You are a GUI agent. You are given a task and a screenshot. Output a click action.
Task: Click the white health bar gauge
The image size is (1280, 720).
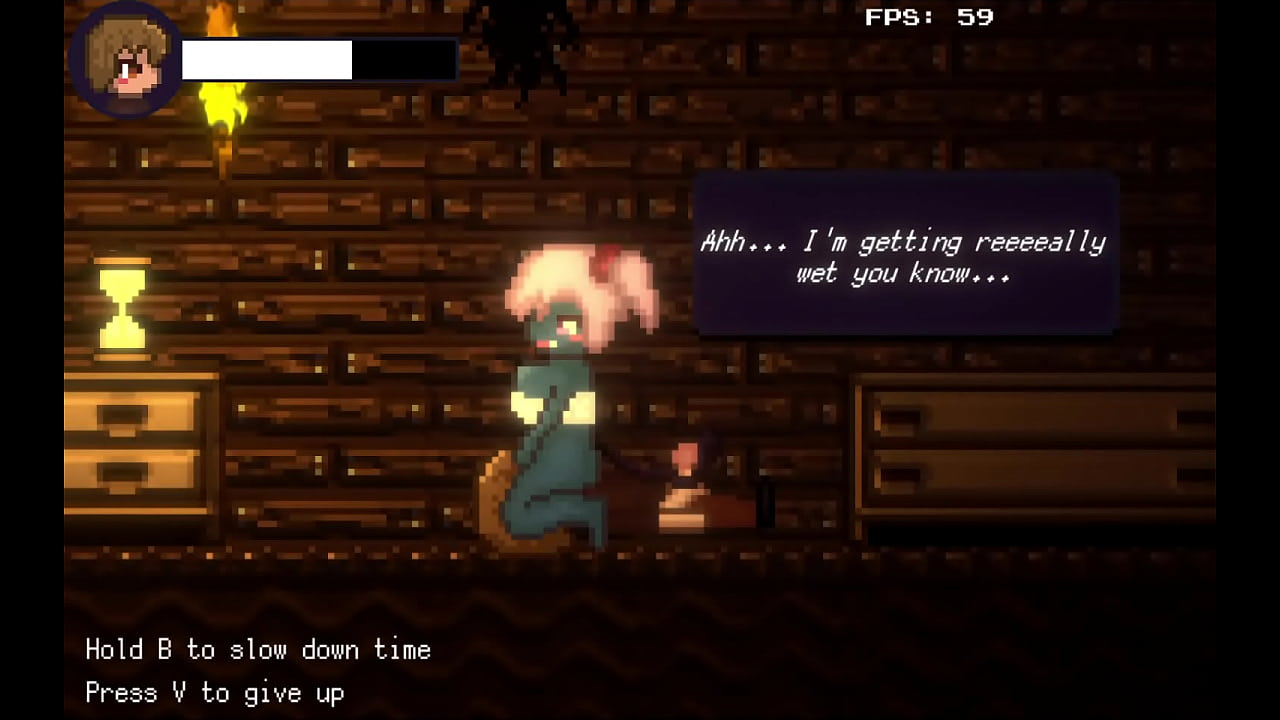click(x=267, y=59)
